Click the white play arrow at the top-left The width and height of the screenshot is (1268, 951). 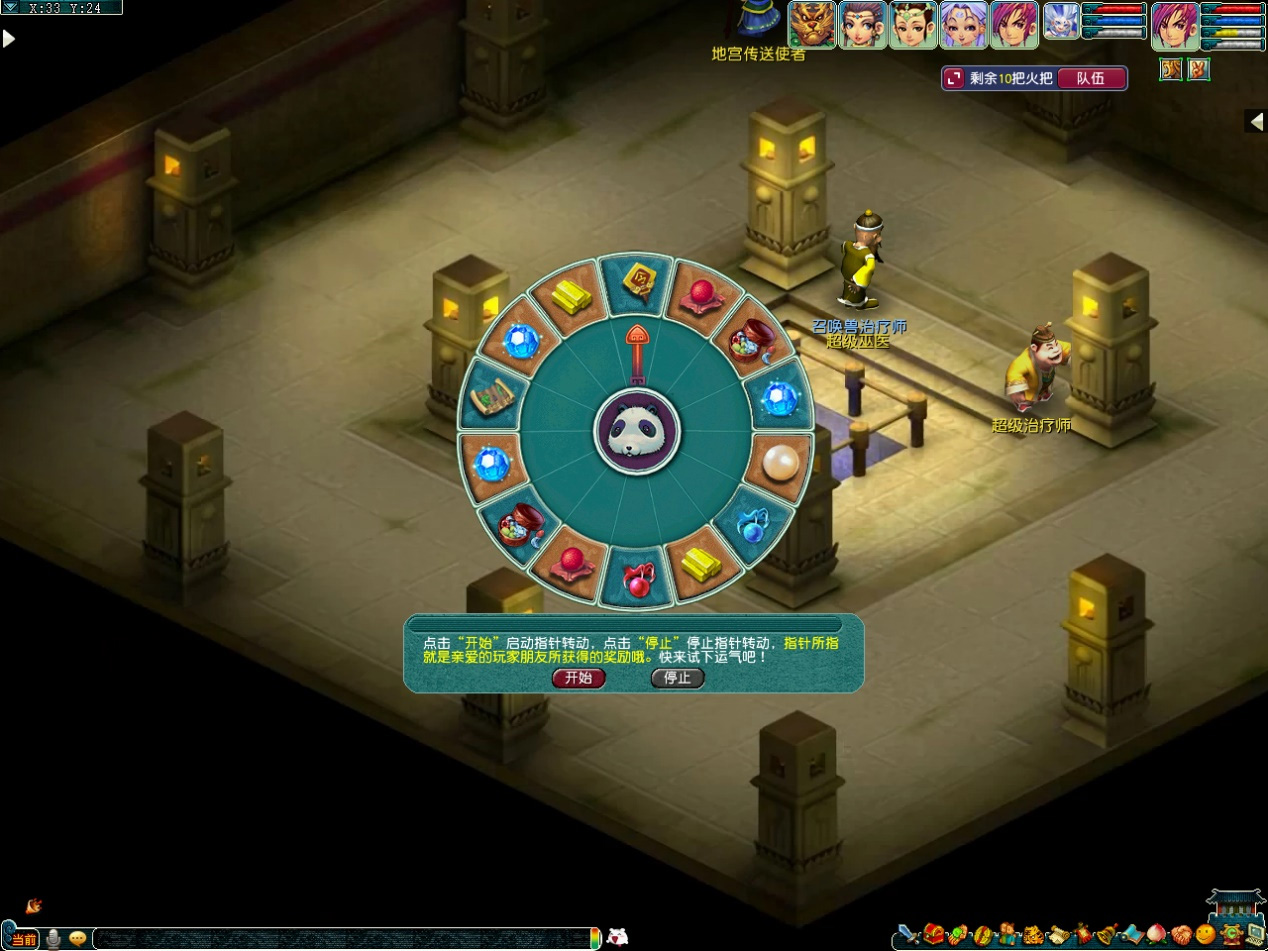(x=9, y=39)
